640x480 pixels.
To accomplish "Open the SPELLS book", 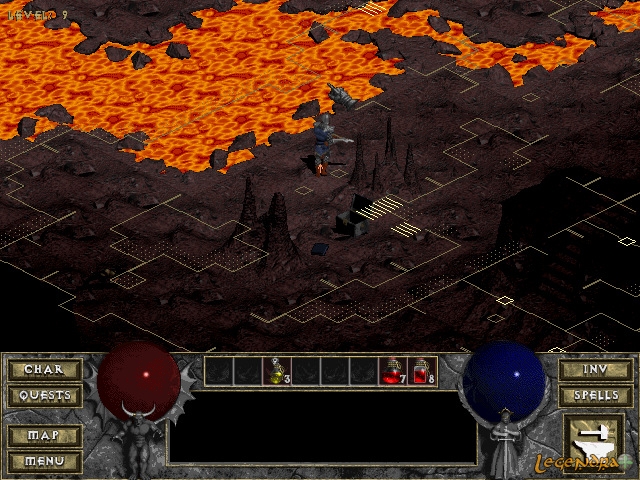I will pos(594,396).
